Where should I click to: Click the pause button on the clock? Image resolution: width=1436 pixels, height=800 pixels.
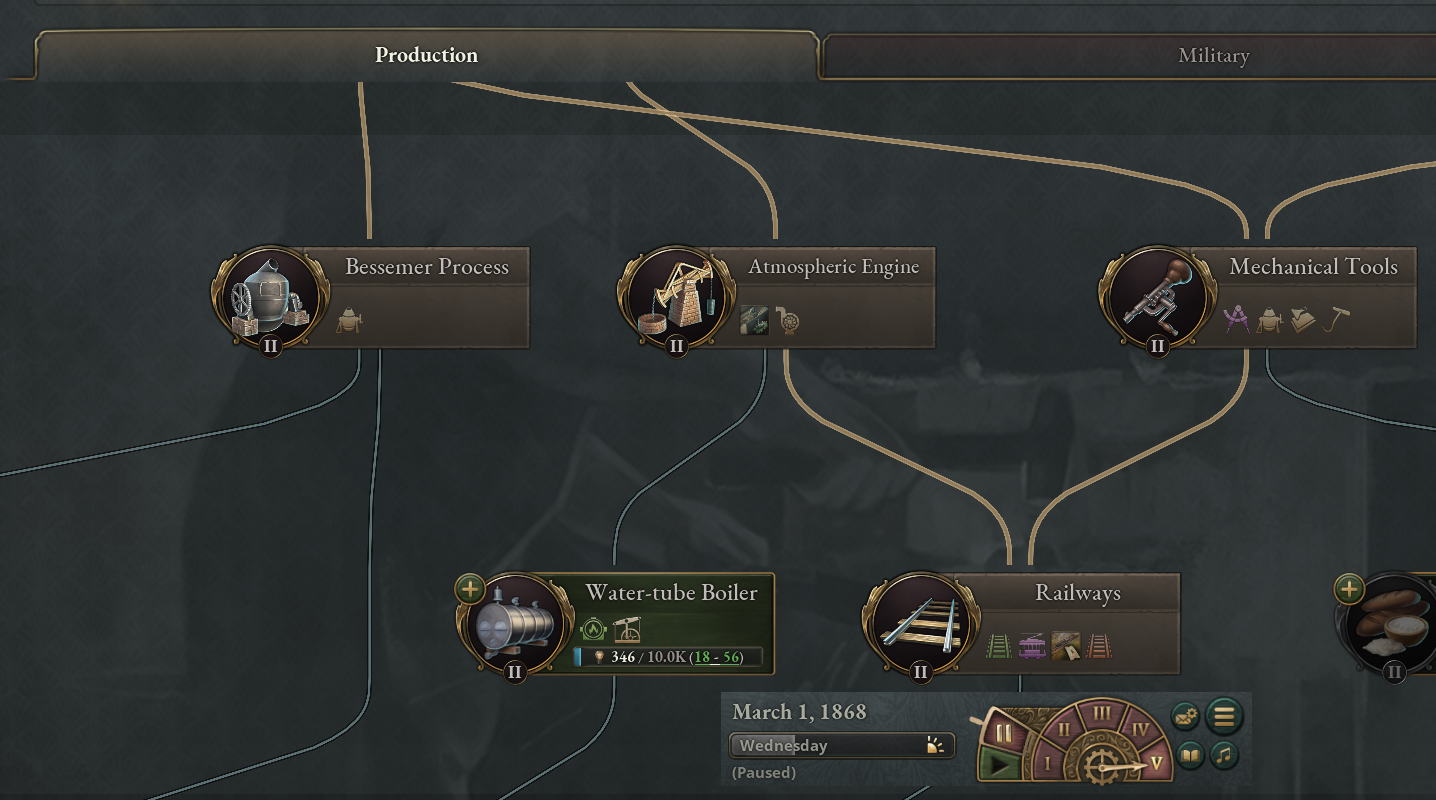(x=1003, y=733)
